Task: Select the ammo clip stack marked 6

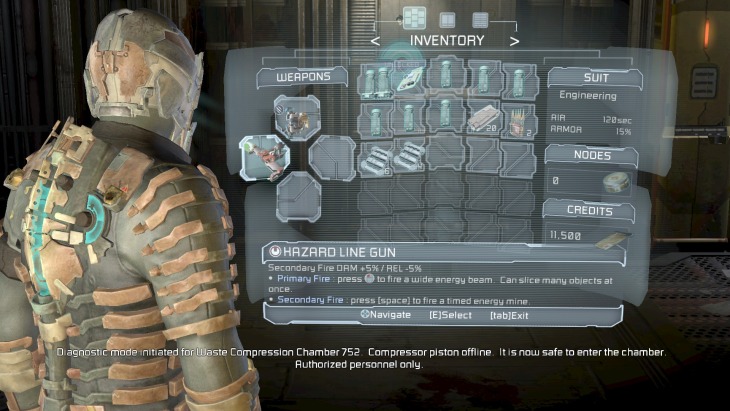Action: (x=376, y=157)
